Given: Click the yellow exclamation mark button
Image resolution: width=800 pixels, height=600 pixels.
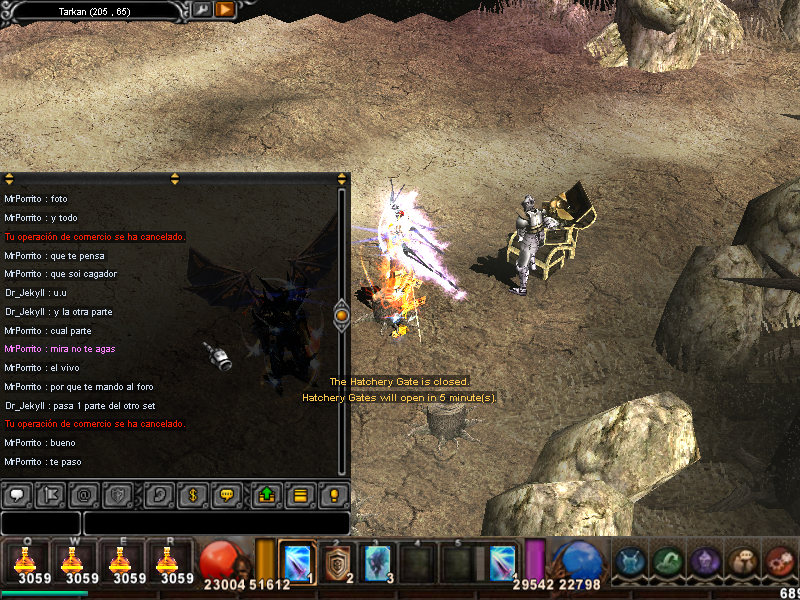Looking at the screenshot, I should (334, 494).
